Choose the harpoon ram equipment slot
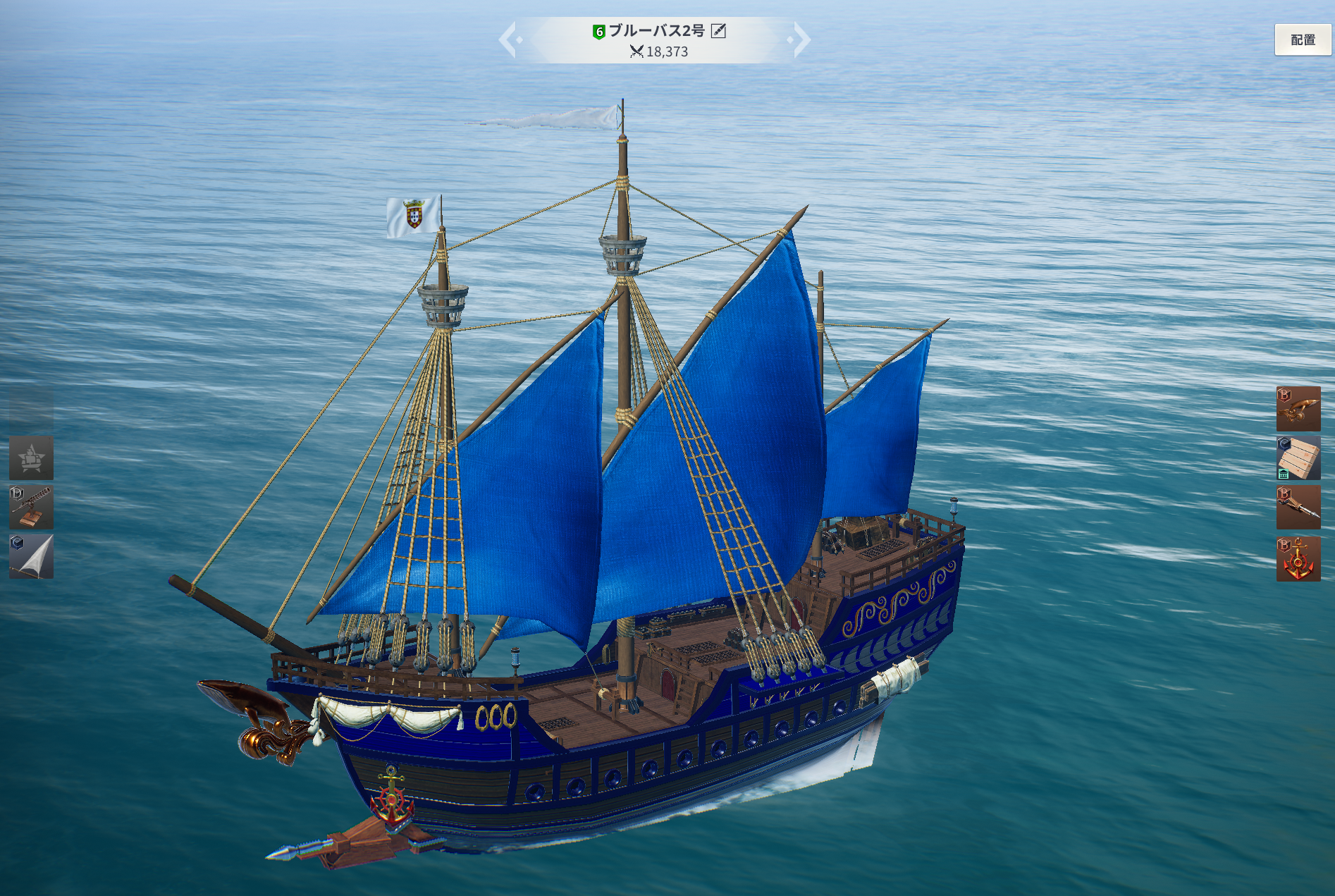The height and width of the screenshot is (896, 1335). click(x=1298, y=508)
